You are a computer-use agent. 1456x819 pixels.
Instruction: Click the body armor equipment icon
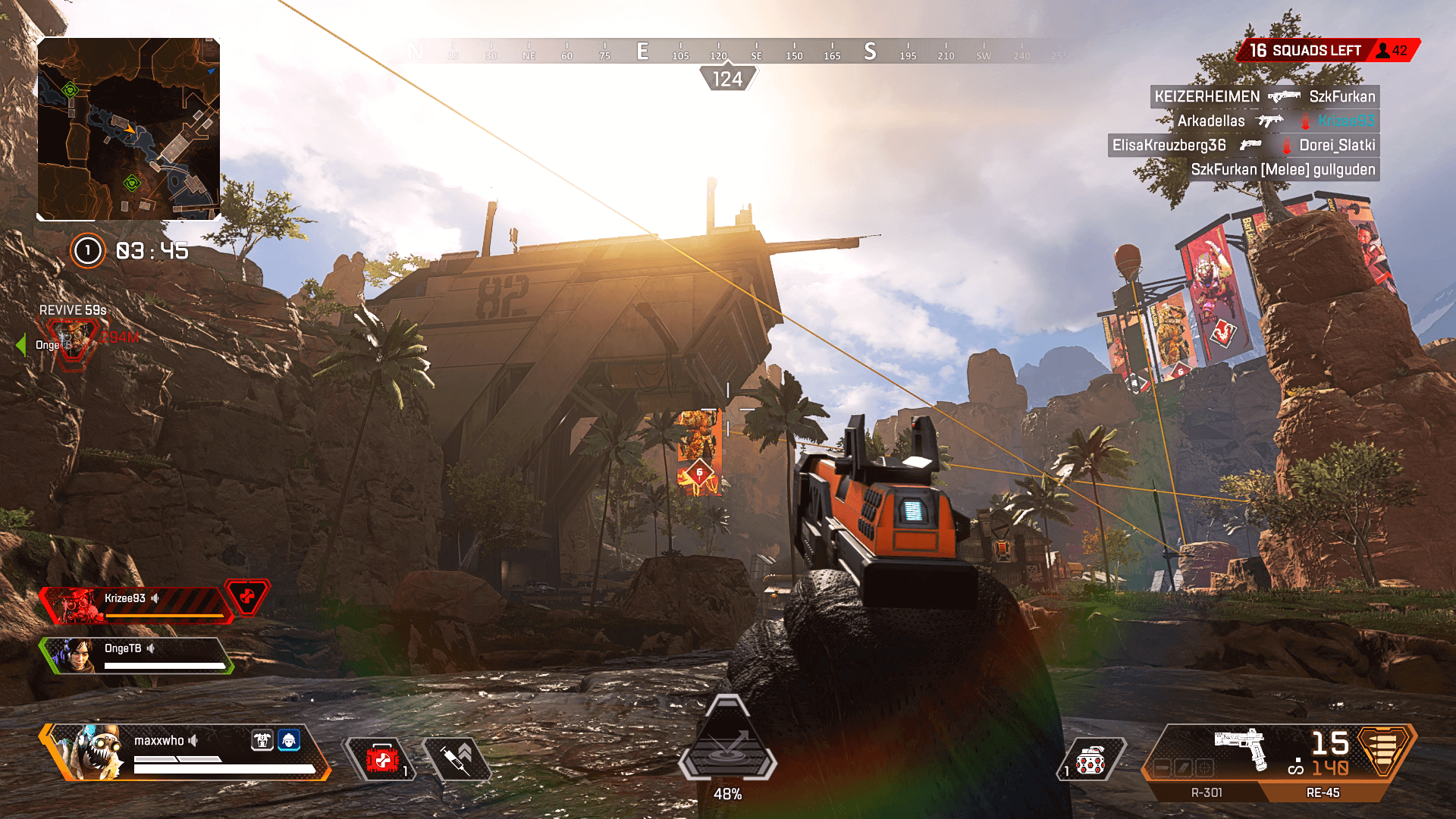[x=262, y=740]
